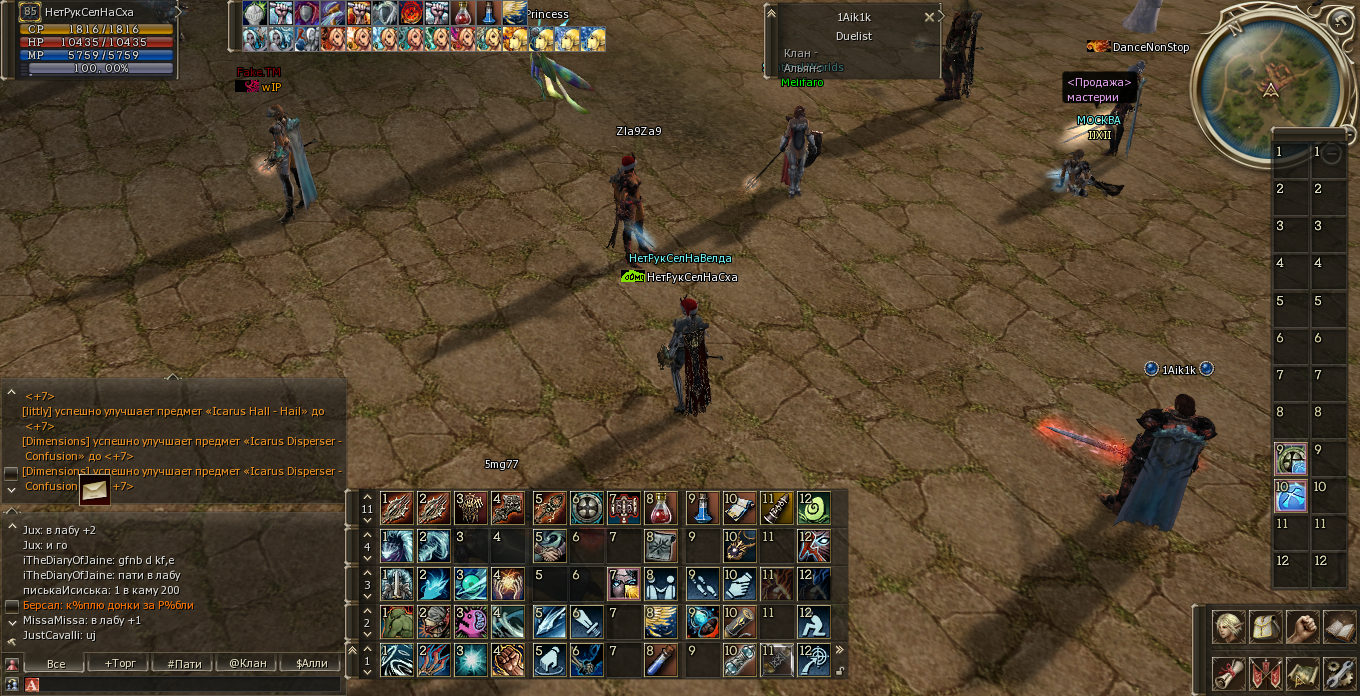This screenshot has height=696, width=1360.
Task: Open the actions menu (fist icon)
Action: click(x=1302, y=627)
